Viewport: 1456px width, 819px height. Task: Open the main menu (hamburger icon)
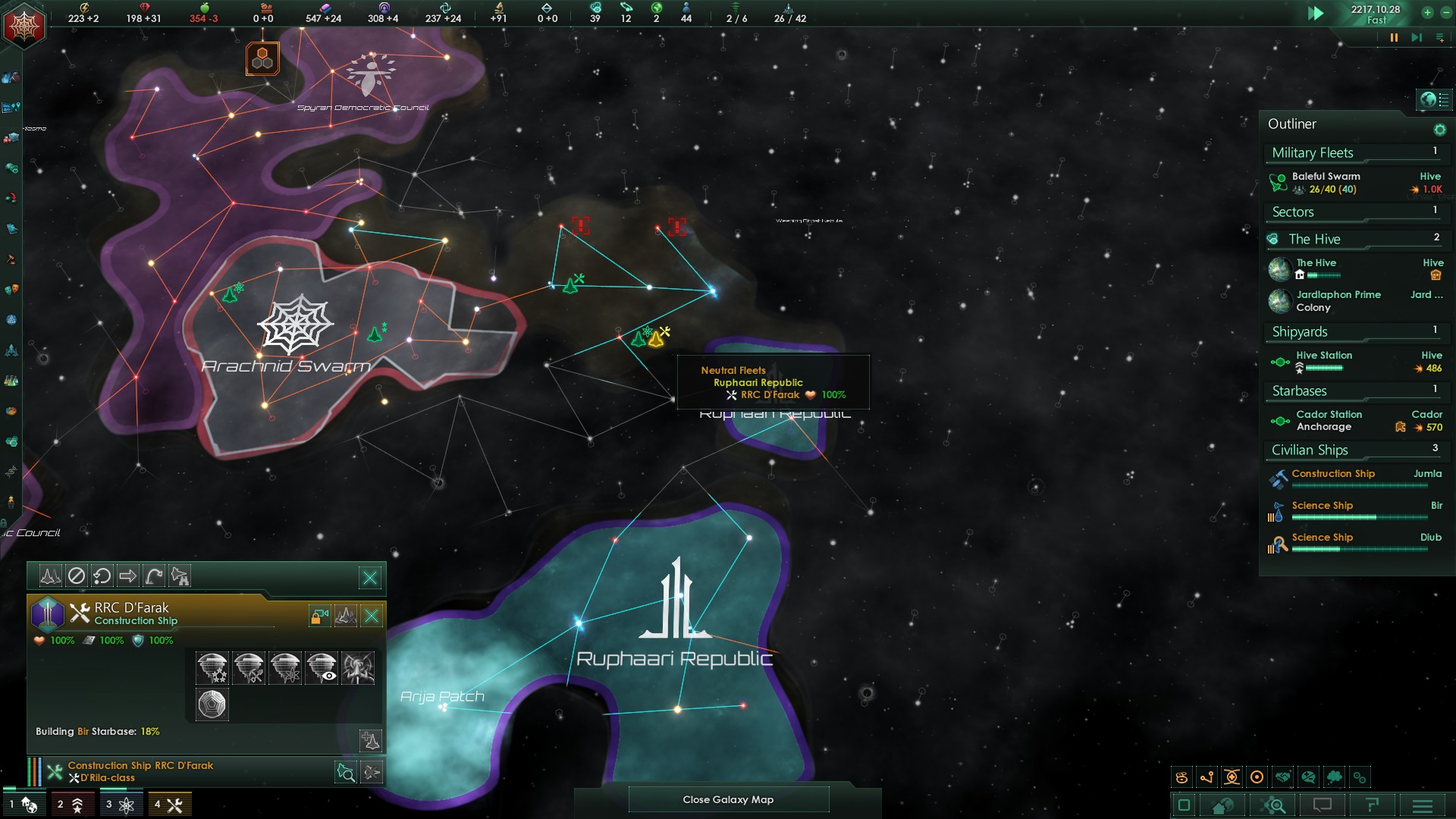(1422, 805)
